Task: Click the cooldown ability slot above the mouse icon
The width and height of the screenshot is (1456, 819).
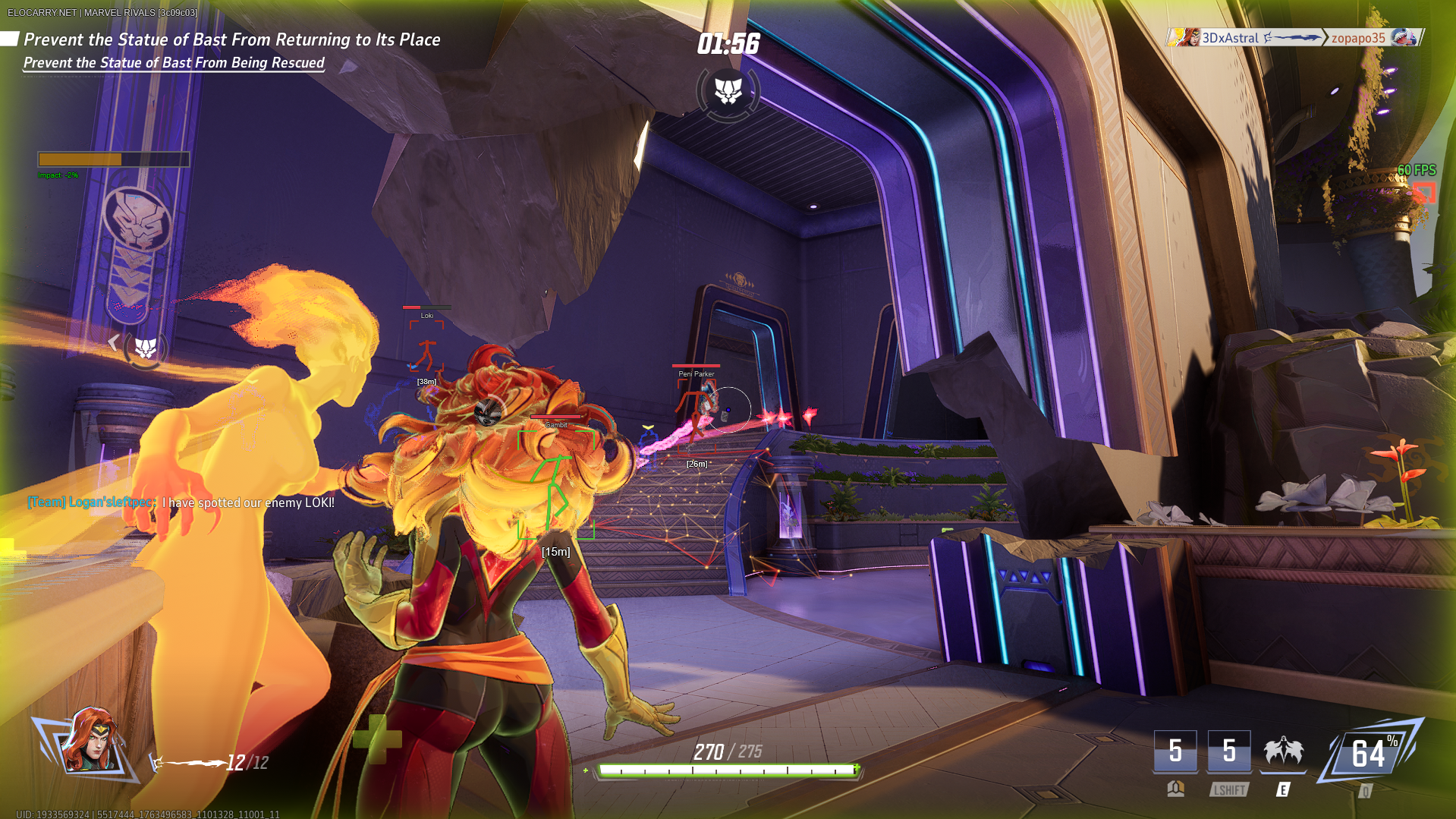Action: coord(1175,751)
